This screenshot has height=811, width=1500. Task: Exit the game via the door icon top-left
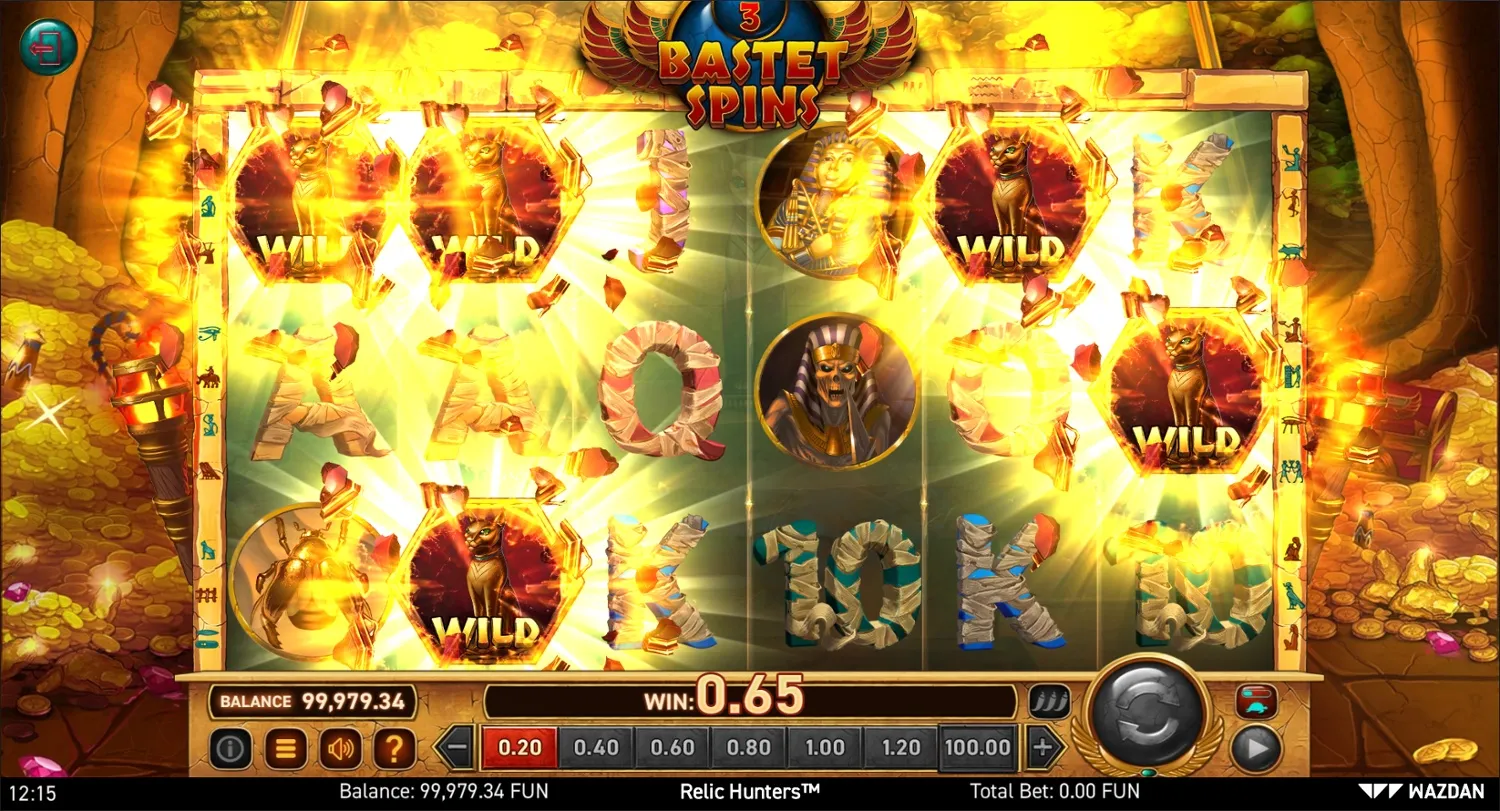pyautogui.click(x=47, y=45)
